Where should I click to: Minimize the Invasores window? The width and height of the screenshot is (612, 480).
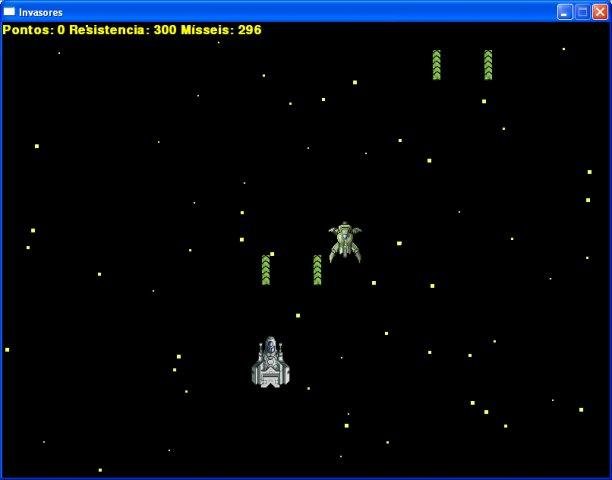coord(565,12)
